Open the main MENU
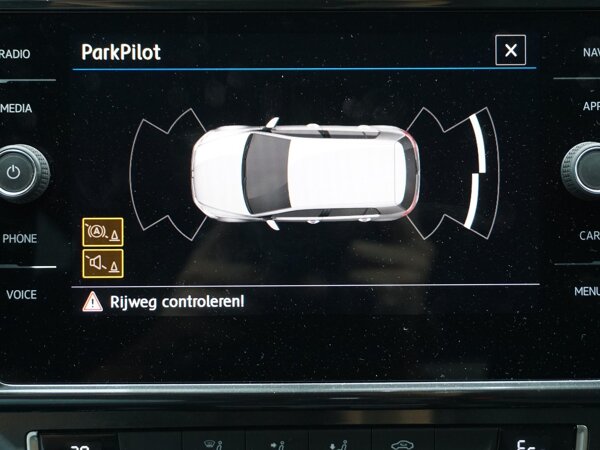This screenshot has height=450, width=600. point(586,291)
